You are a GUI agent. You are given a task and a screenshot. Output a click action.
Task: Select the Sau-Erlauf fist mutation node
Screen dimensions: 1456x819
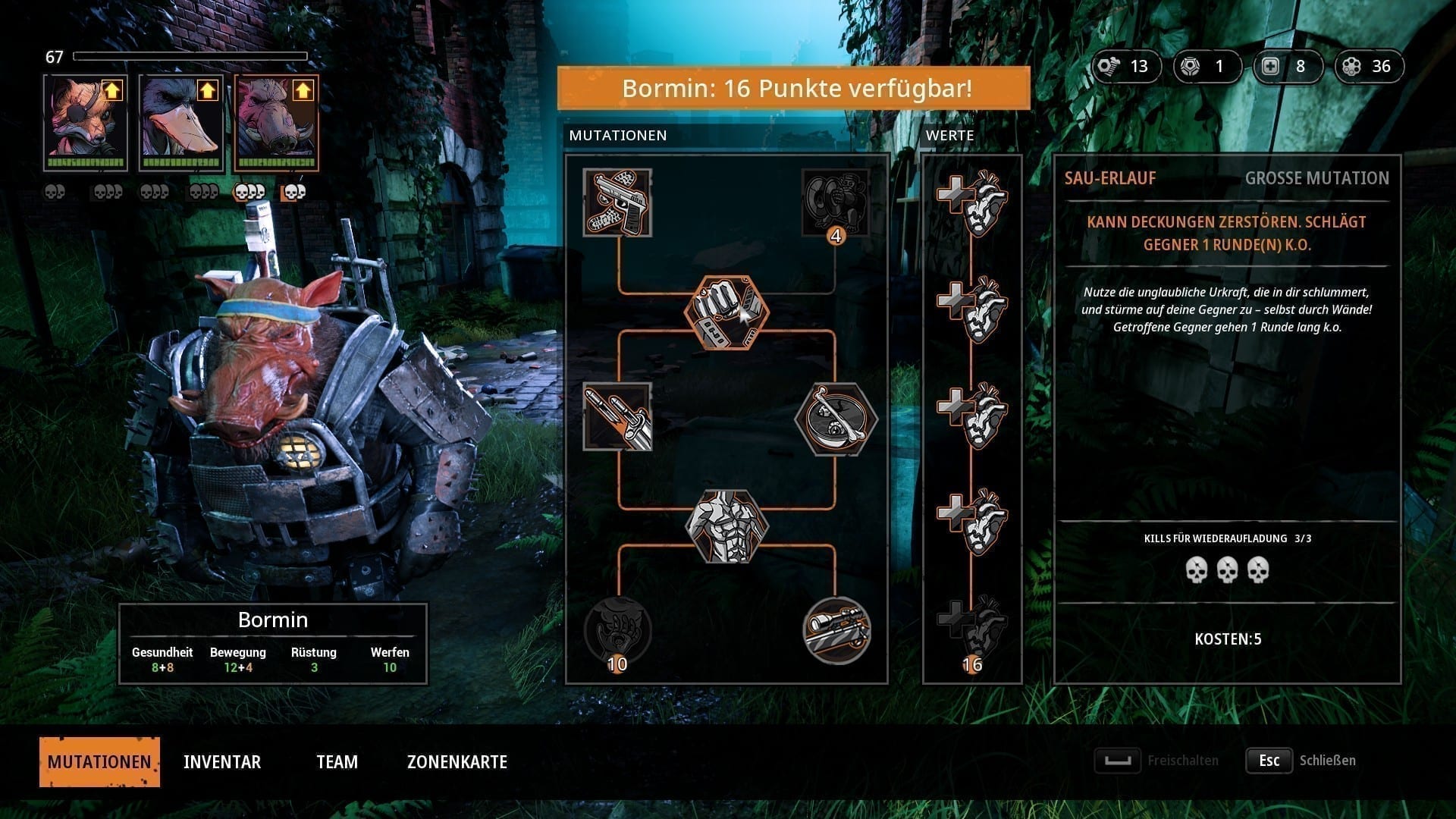(726, 312)
